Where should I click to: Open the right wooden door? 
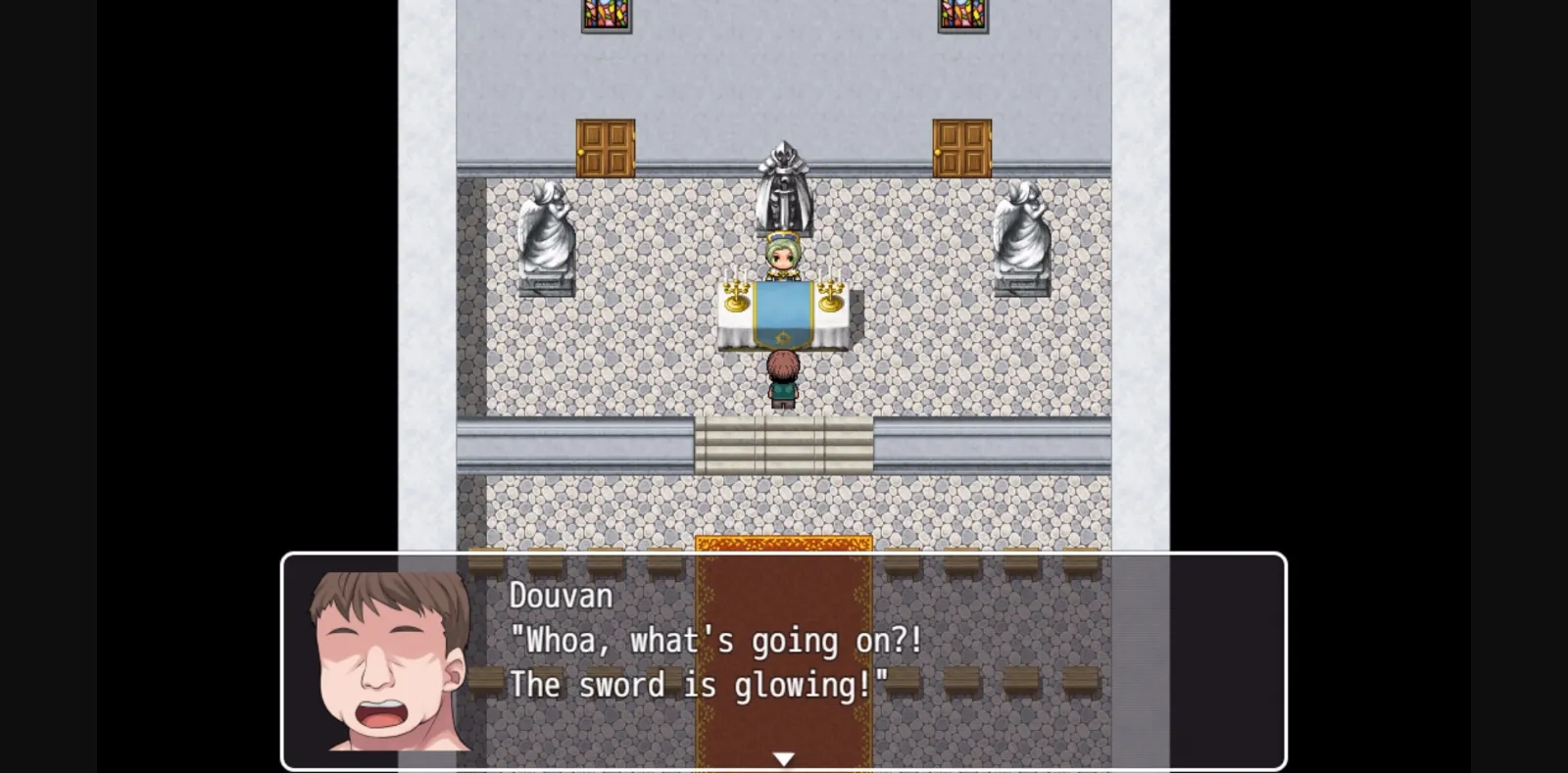[963, 147]
